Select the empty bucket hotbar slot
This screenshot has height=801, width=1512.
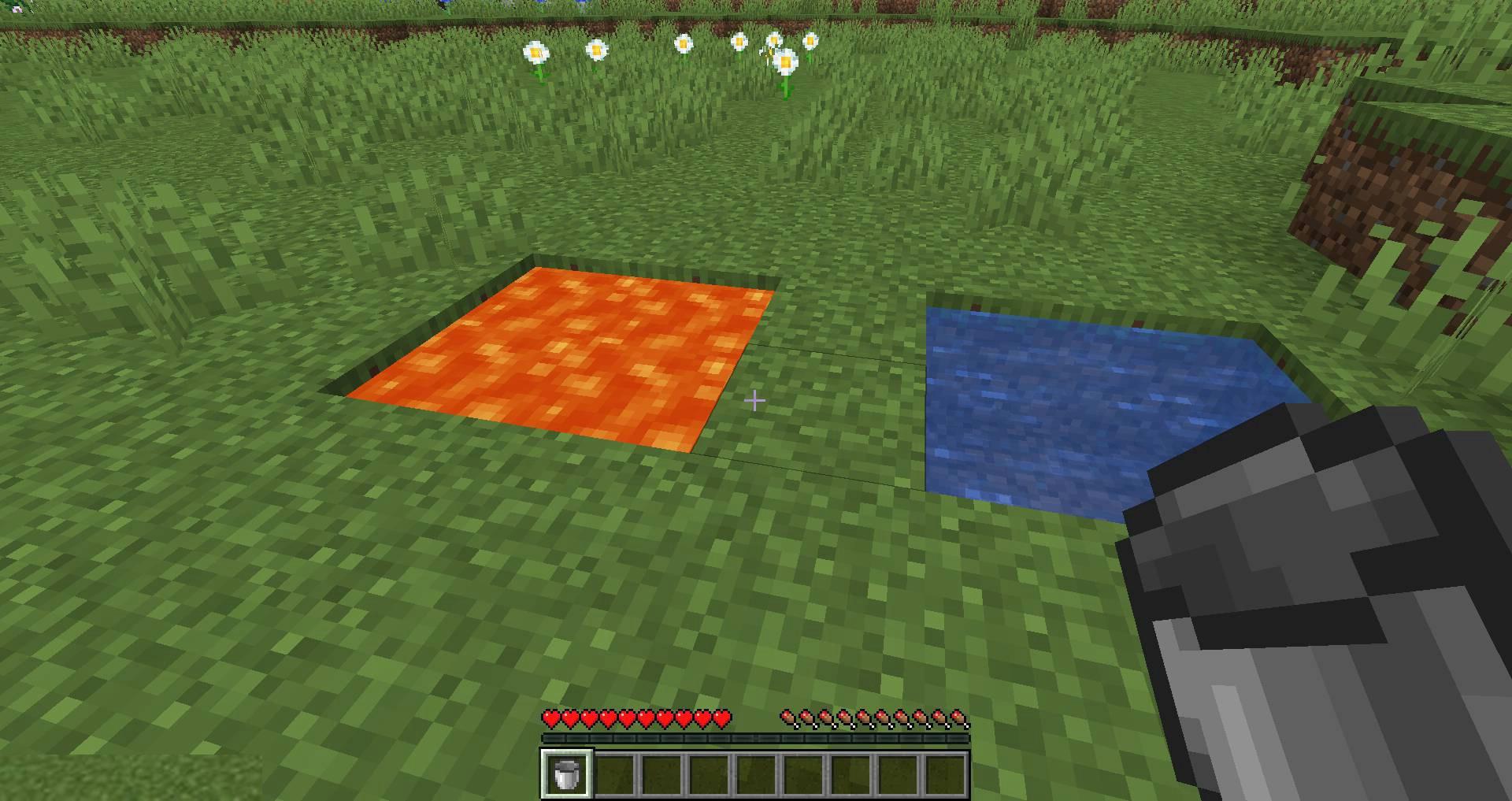(x=566, y=773)
